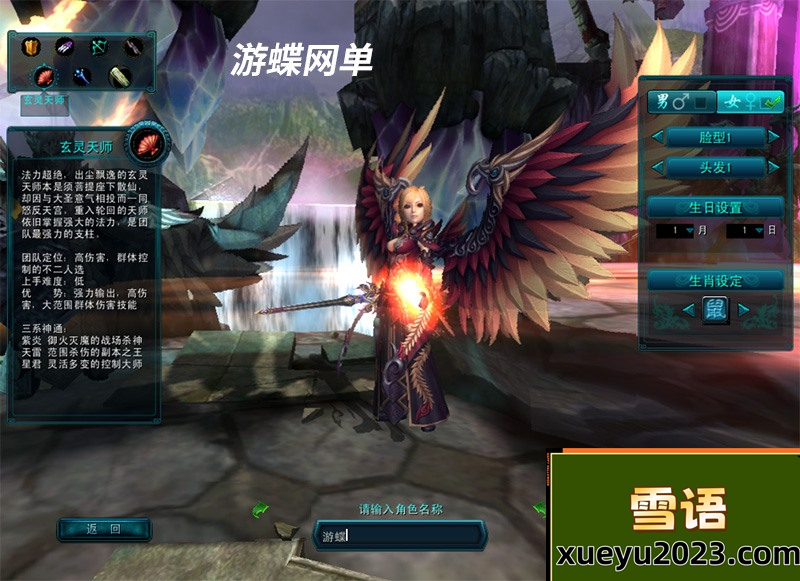Select the female (女) gender option

[x=750, y=101]
